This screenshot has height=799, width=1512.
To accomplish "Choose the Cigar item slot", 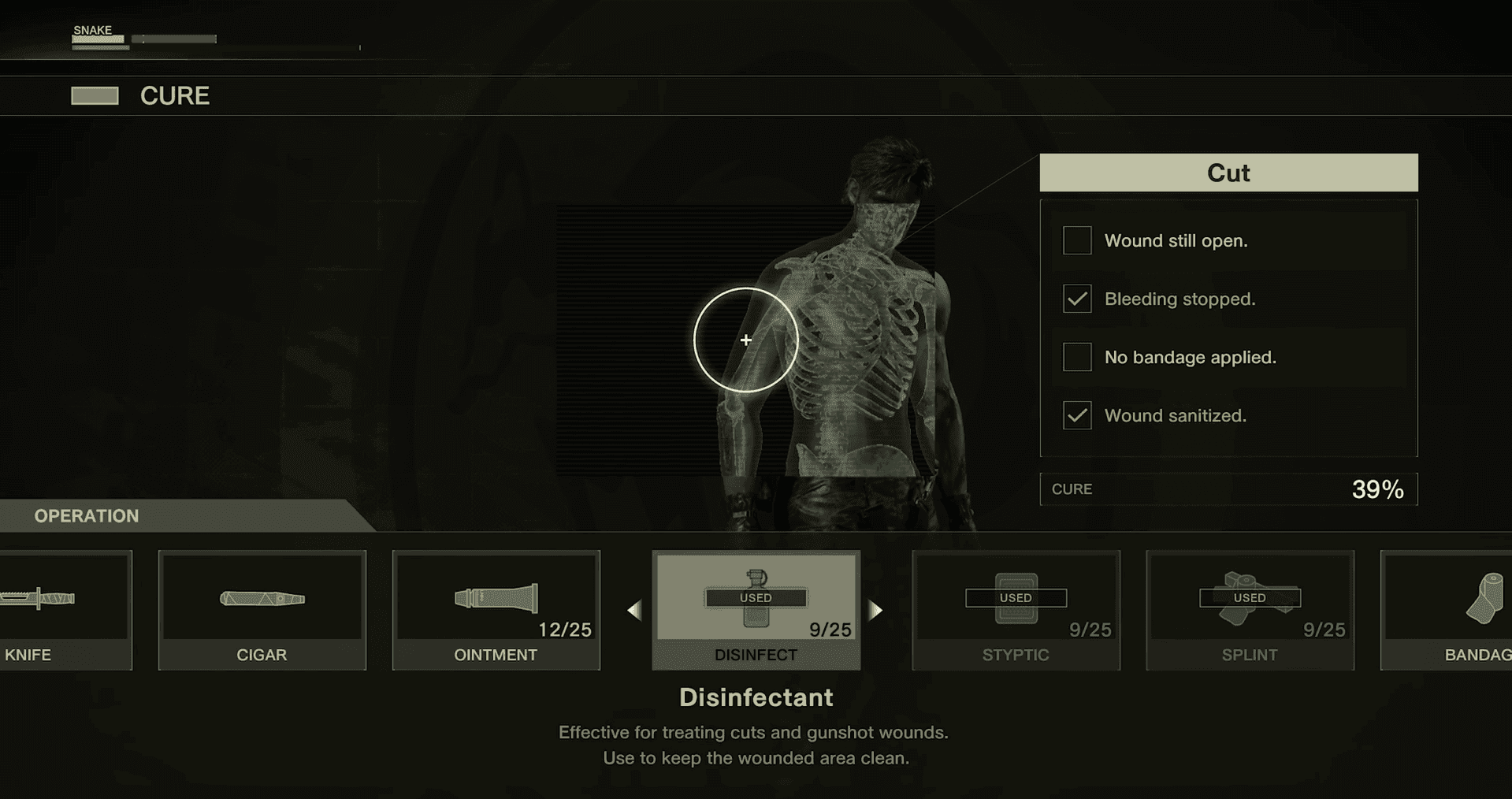I will (262, 609).
